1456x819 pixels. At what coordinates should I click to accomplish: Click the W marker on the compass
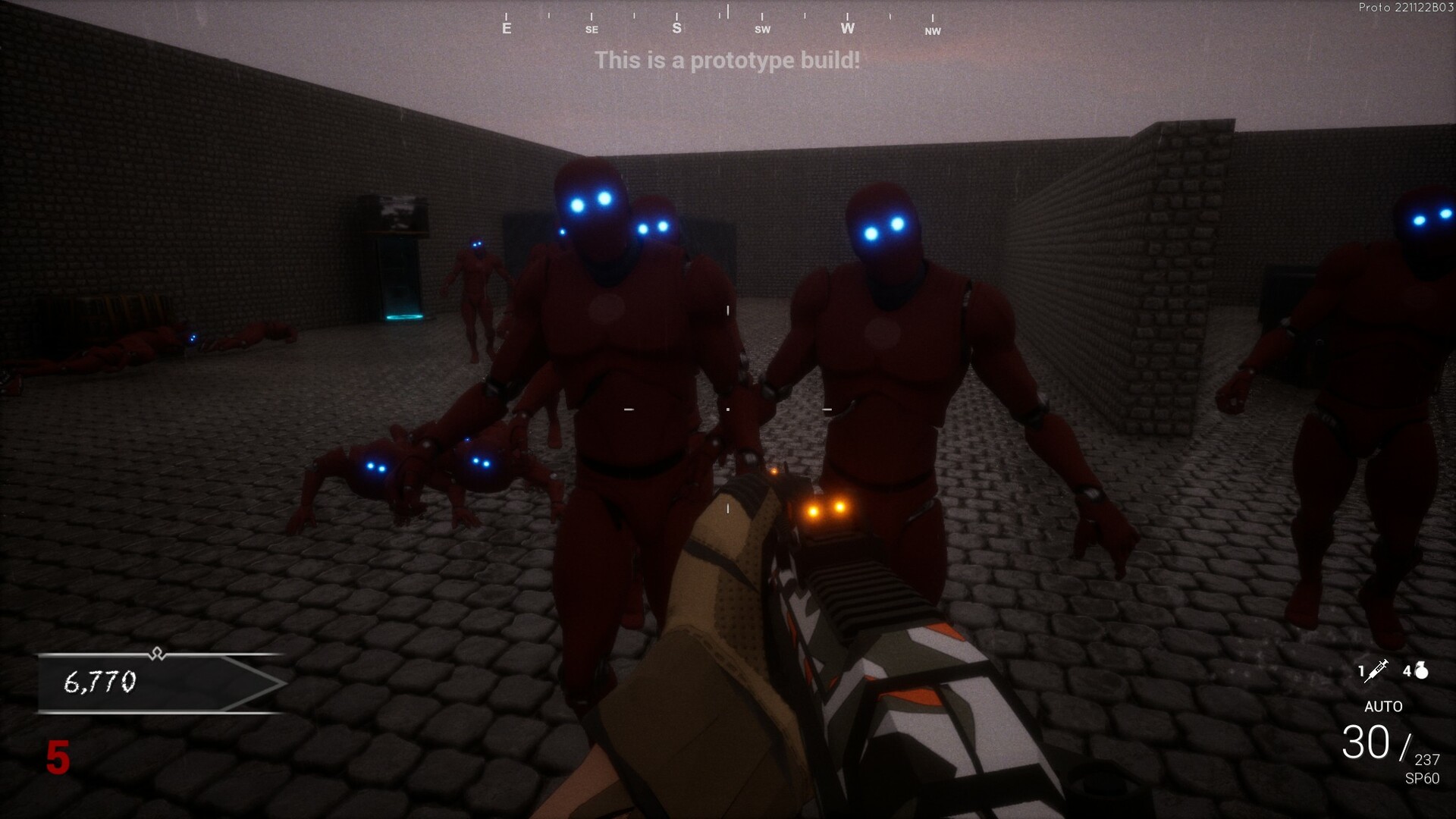[848, 27]
